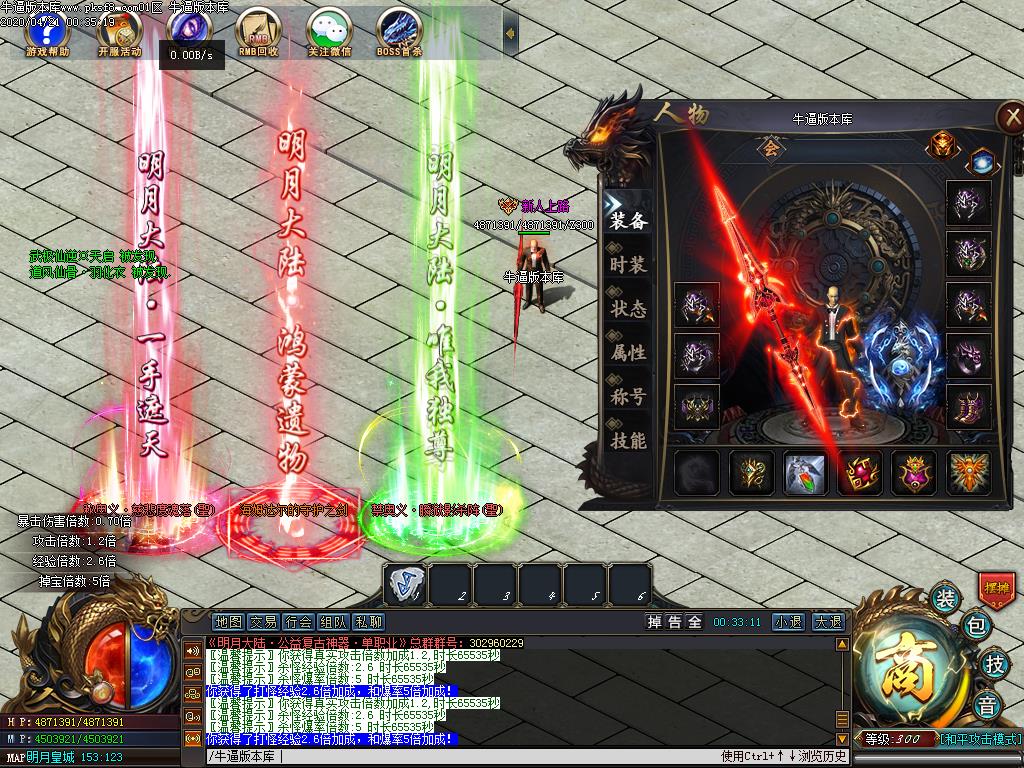Click the 小退 logout button
The height and width of the screenshot is (768, 1024).
[787, 622]
